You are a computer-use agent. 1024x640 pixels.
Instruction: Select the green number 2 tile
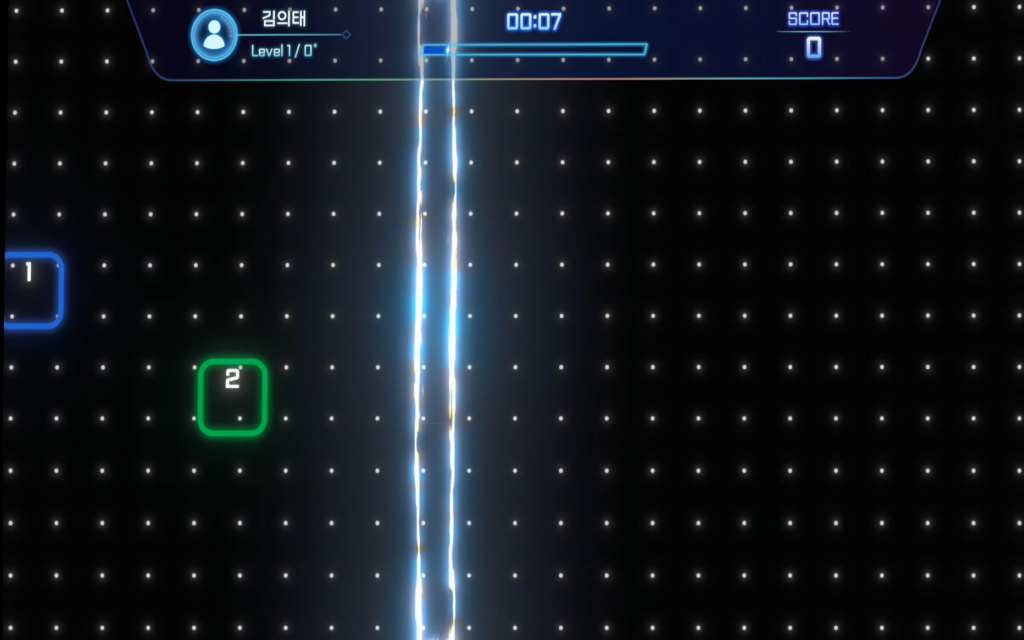(232, 397)
